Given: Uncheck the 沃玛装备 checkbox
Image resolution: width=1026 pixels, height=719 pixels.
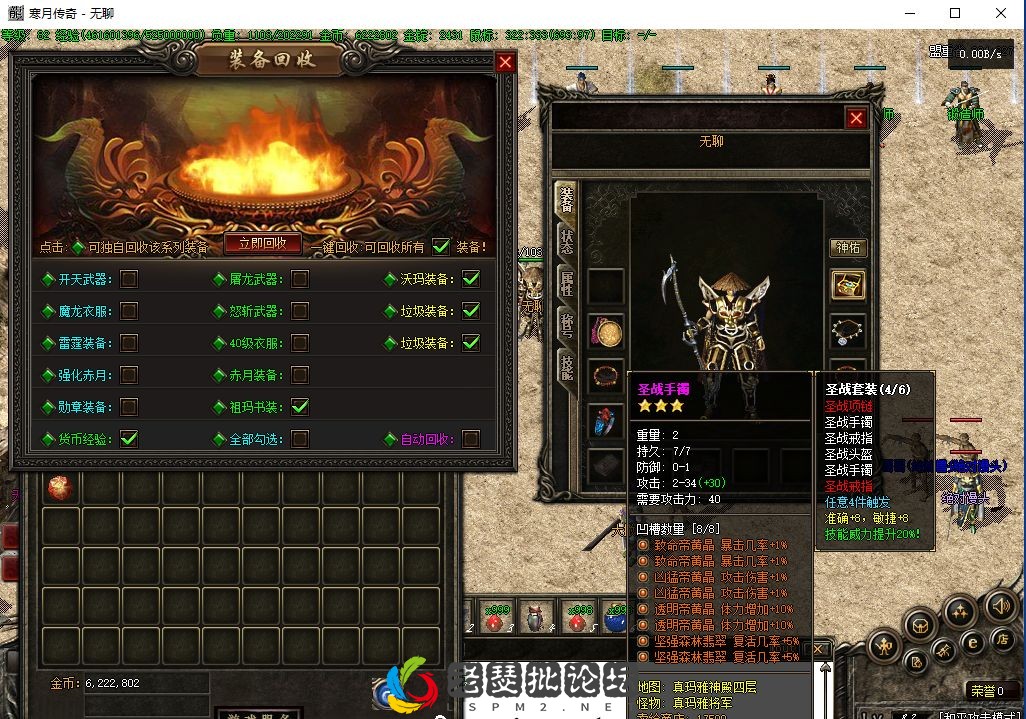Looking at the screenshot, I should tap(471, 279).
